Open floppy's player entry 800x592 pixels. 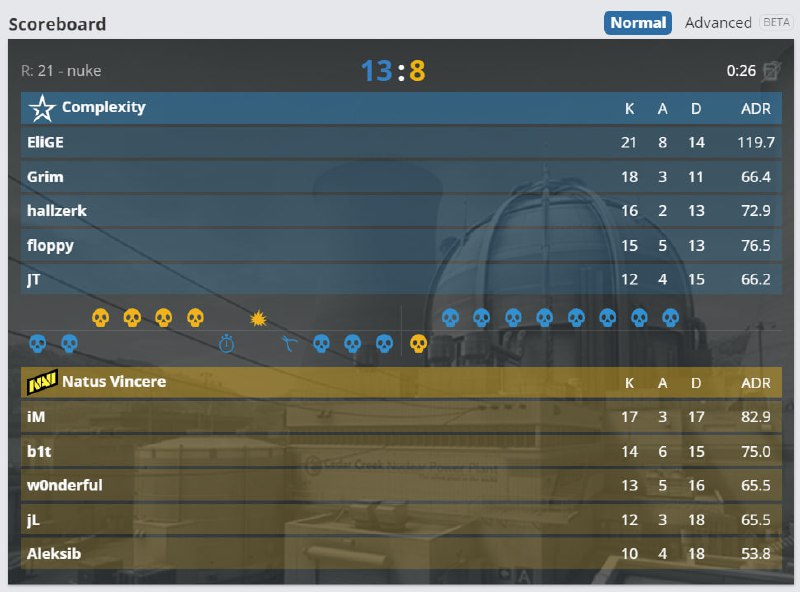(x=50, y=245)
